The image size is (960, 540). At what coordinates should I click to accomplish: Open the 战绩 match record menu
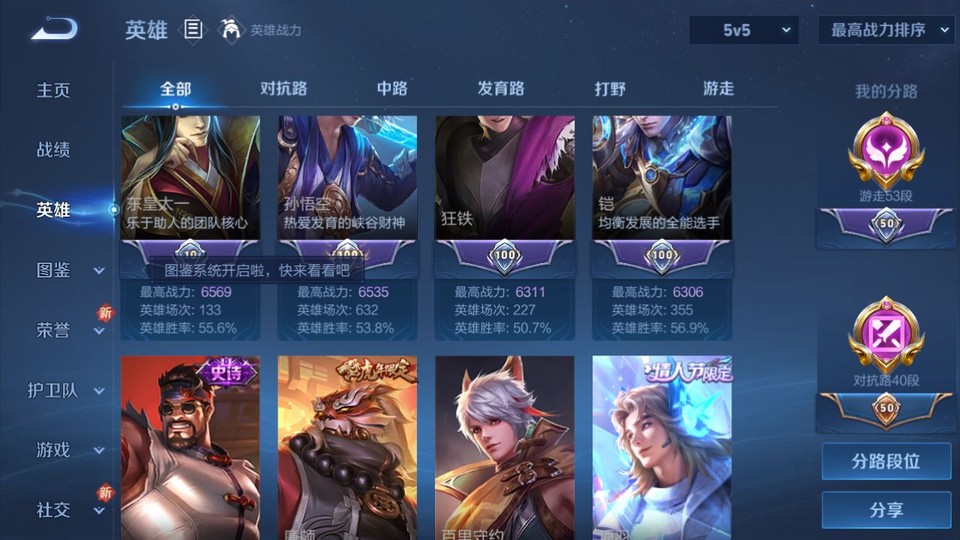54,150
